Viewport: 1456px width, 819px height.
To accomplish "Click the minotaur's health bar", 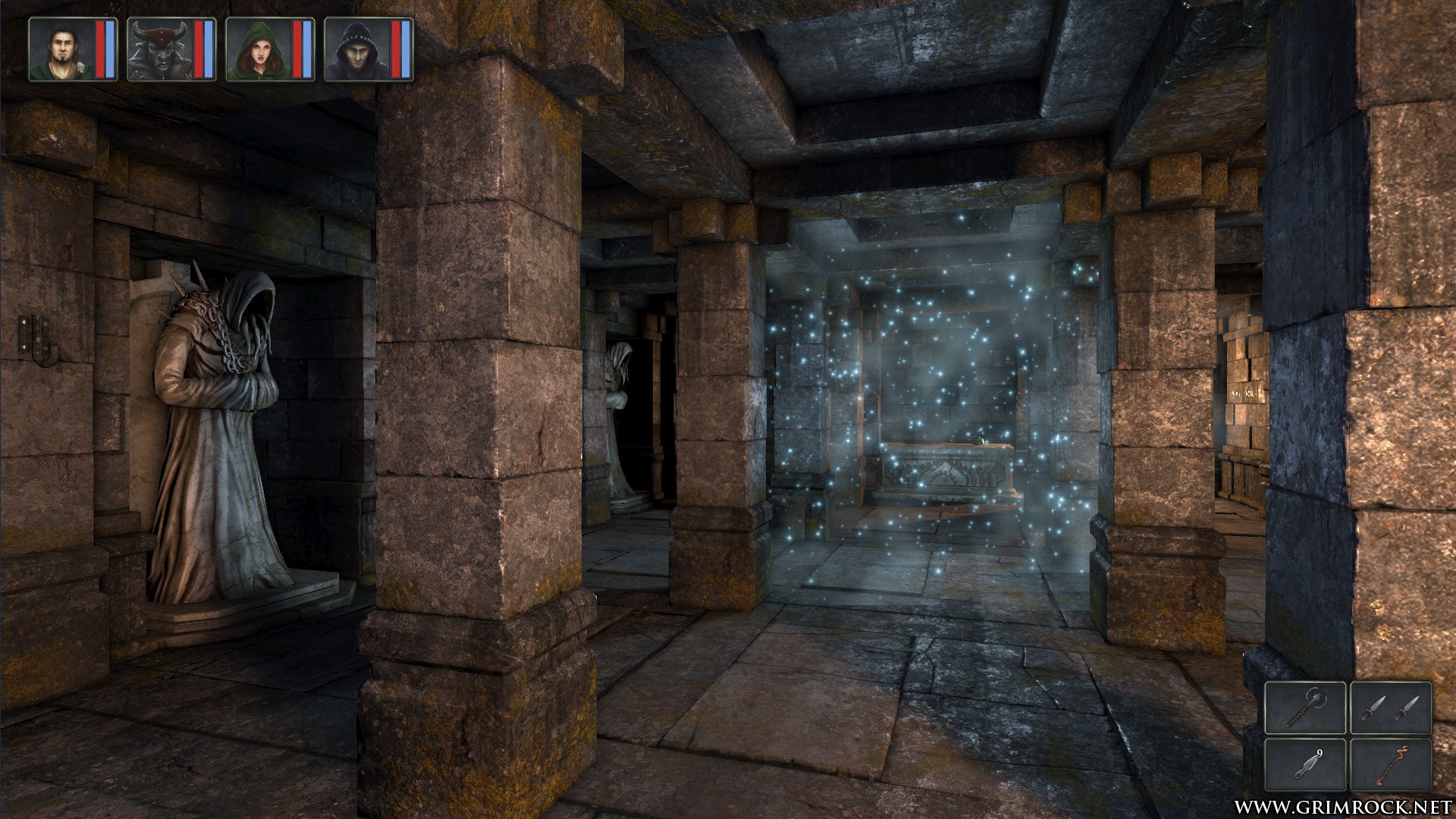I will 199,47.
